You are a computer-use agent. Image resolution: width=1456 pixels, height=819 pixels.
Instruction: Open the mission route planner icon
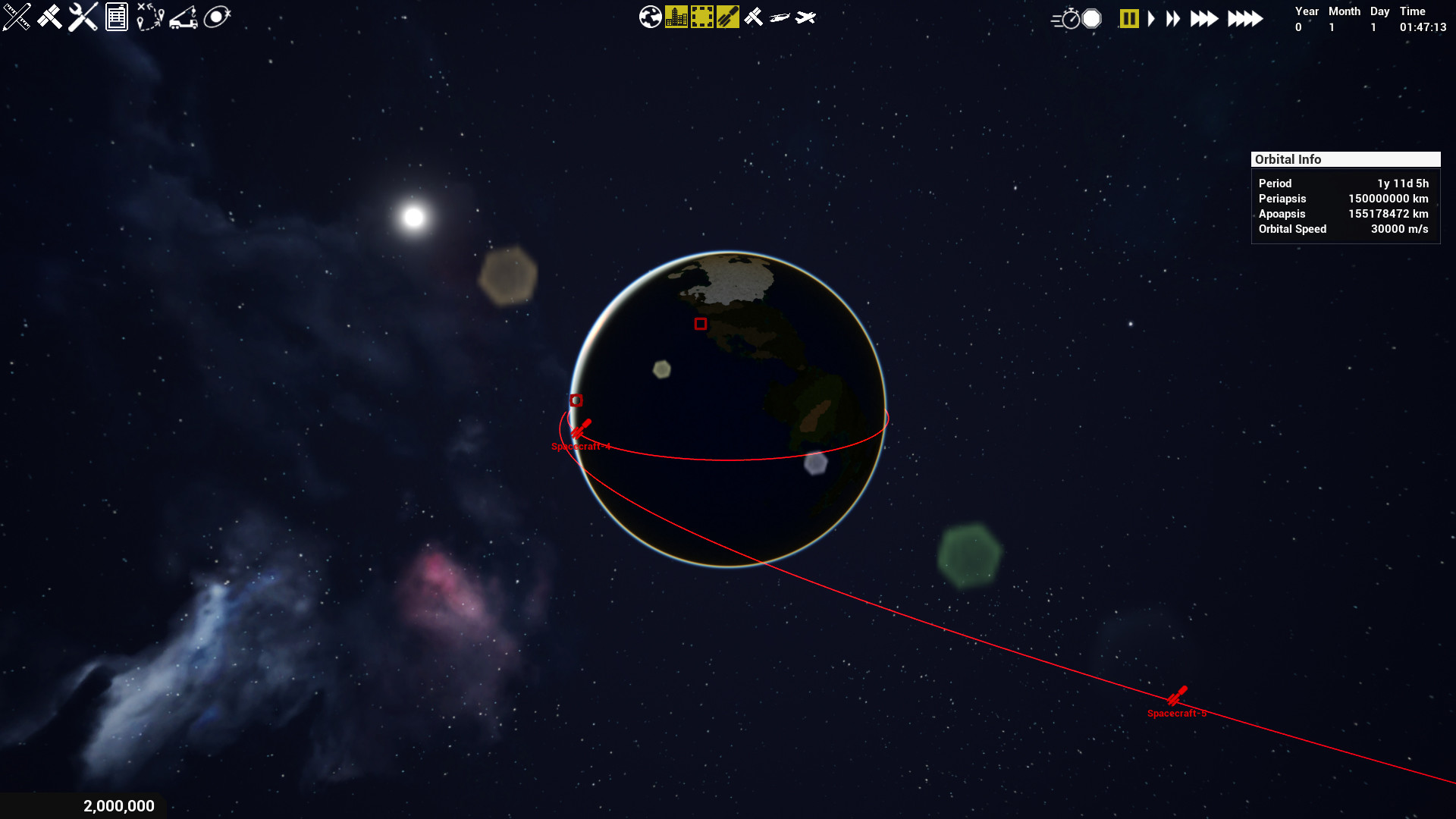(150, 17)
